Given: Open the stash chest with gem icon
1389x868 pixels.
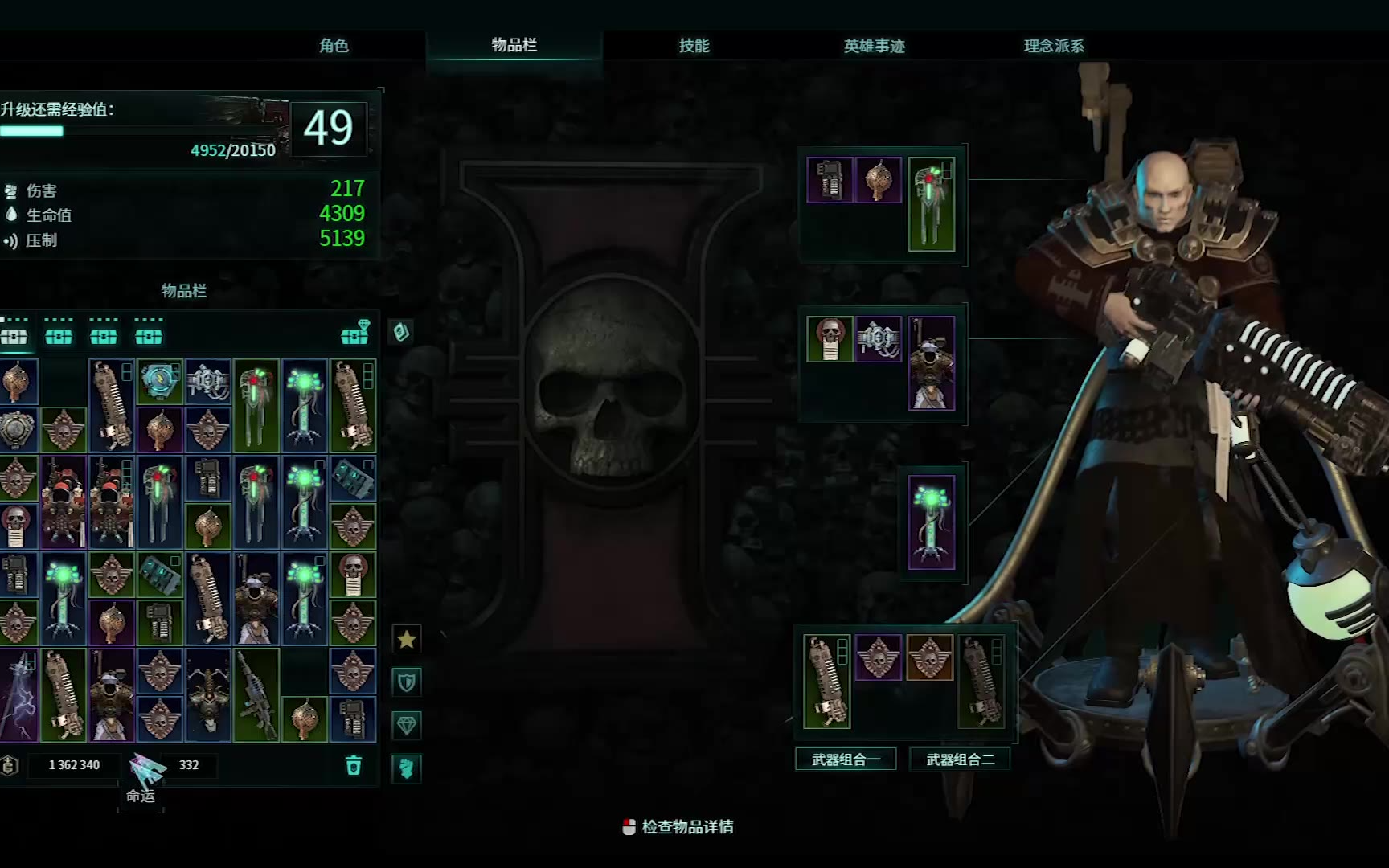Looking at the screenshot, I should click(x=355, y=333).
